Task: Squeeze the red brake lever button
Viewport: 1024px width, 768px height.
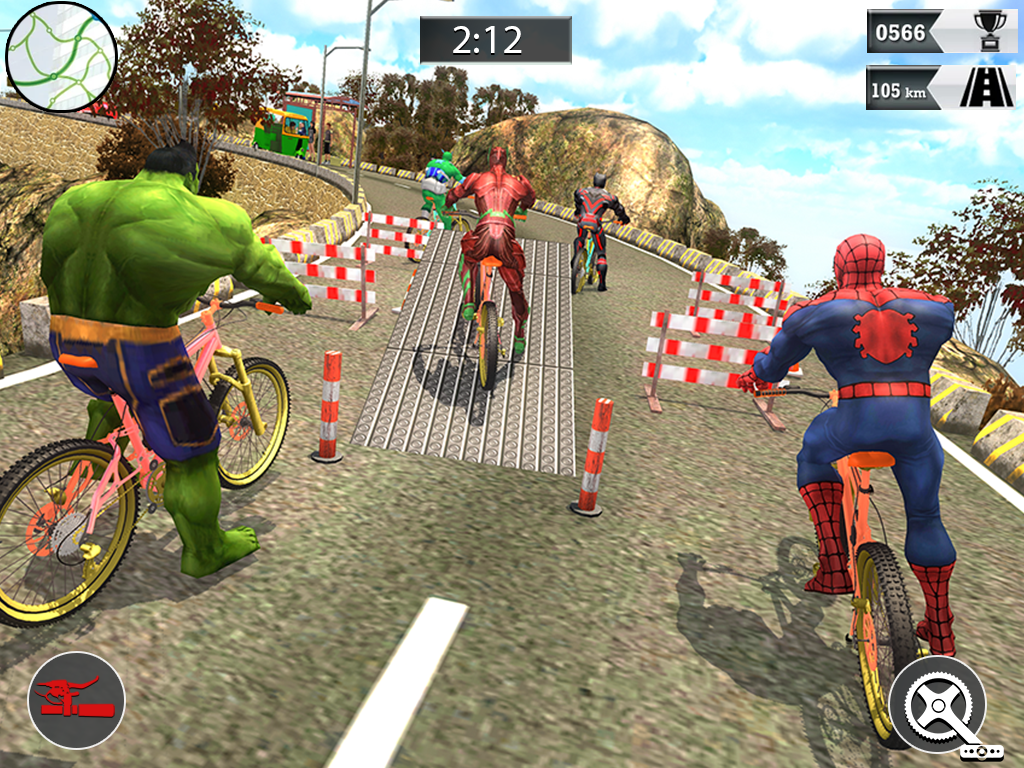Action: click(x=76, y=700)
